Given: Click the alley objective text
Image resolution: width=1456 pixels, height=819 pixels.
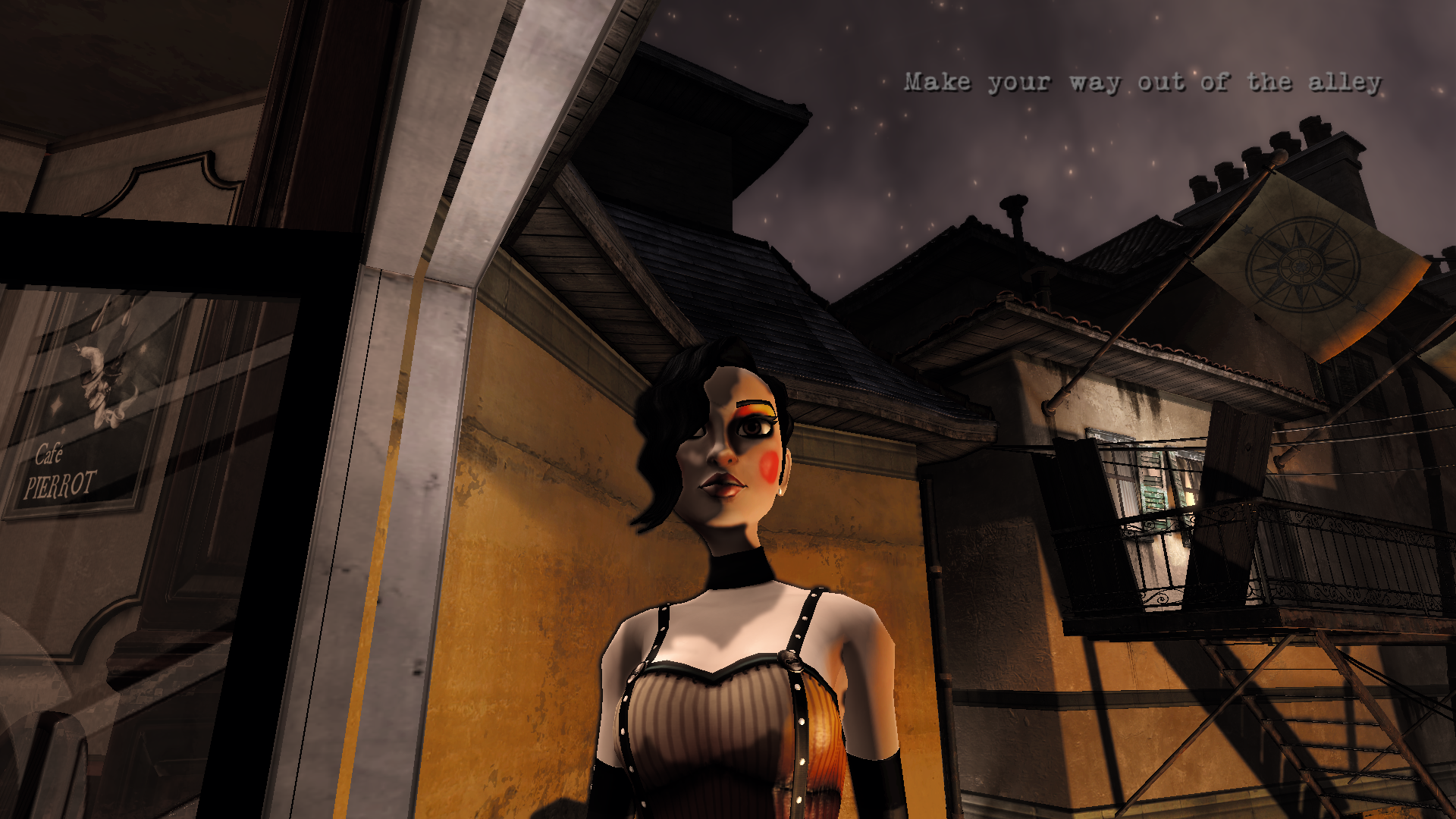Looking at the screenshot, I should coord(1142,82).
